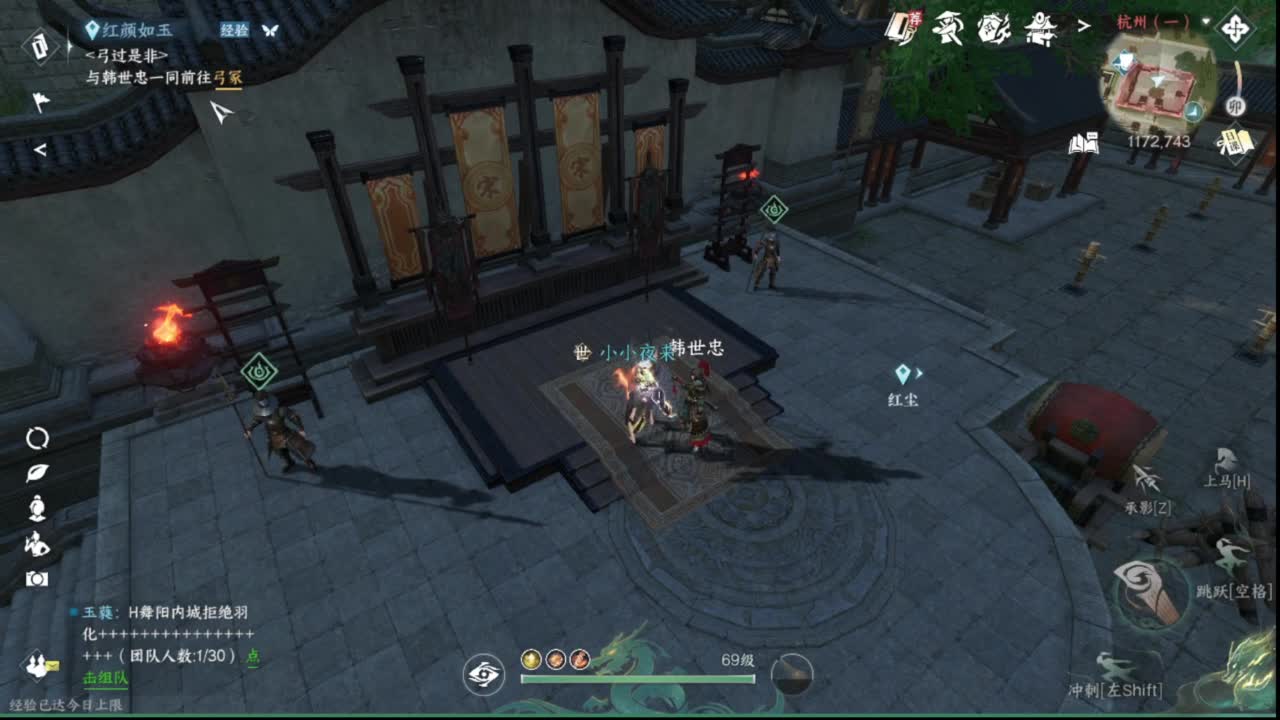Open the homestead/pavilion icon in top toolbar
The image size is (1280, 720).
tap(1040, 28)
